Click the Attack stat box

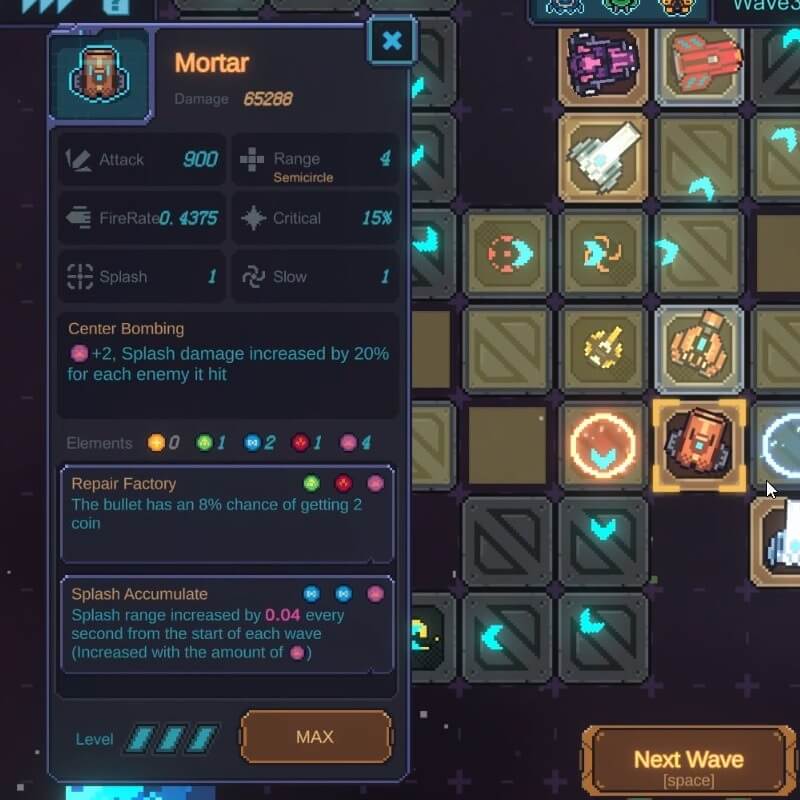[141, 160]
